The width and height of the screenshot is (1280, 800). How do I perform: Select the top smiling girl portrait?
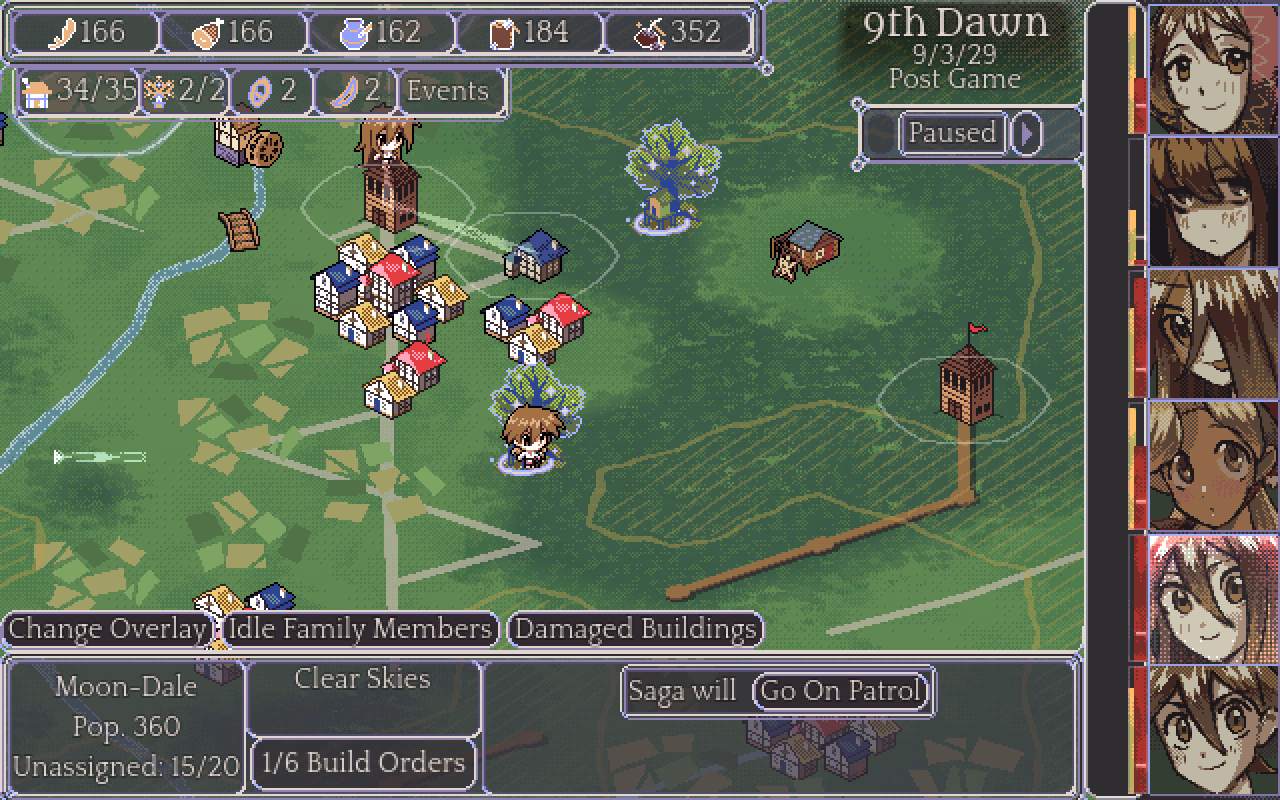coord(1213,70)
